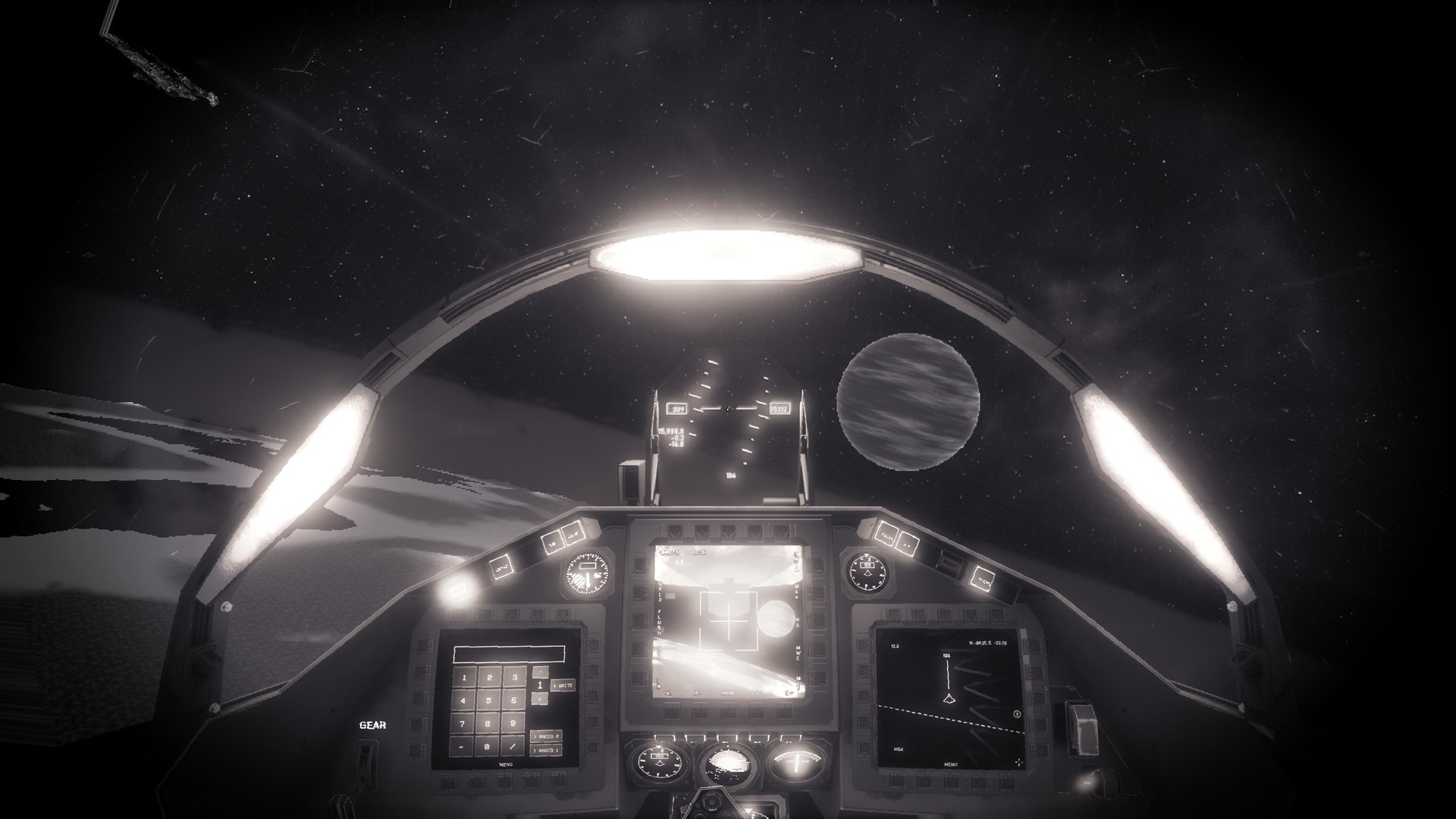Click the HSA soft key on the right MFD
Image resolution: width=1456 pixels, height=819 pixels.
click(x=899, y=748)
